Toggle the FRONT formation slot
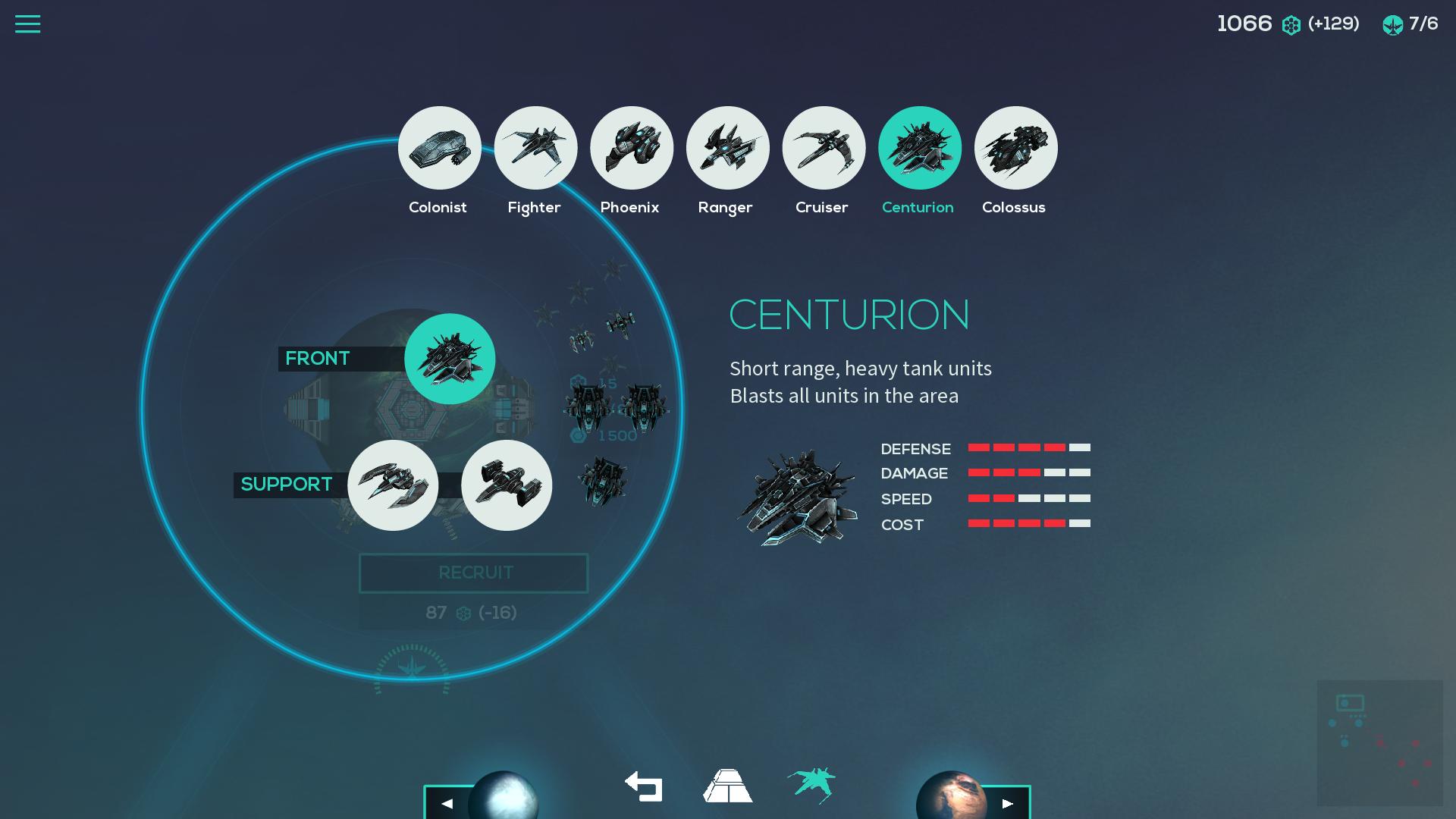The height and width of the screenshot is (819, 1456). point(450,359)
